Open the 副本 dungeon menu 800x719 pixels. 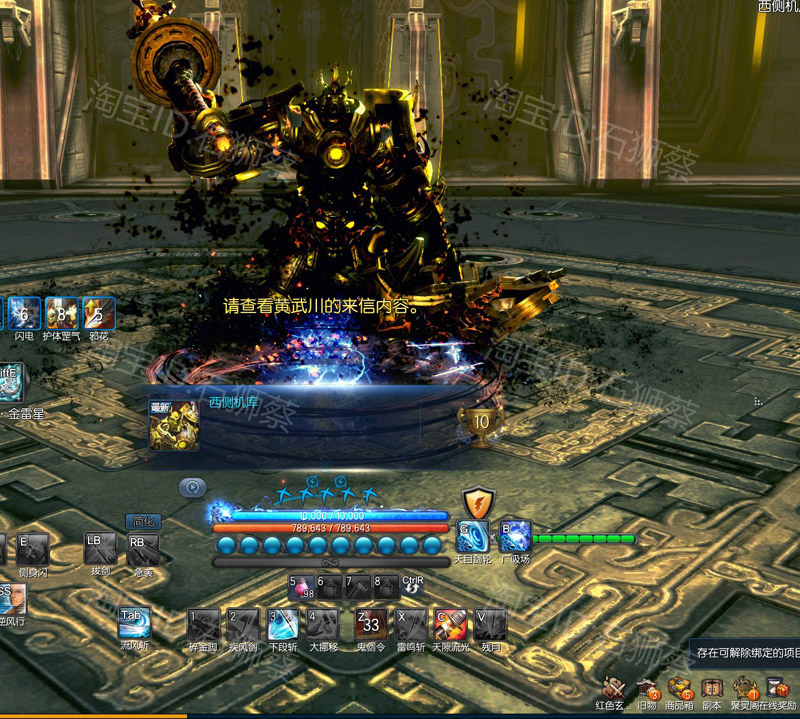pos(712,689)
